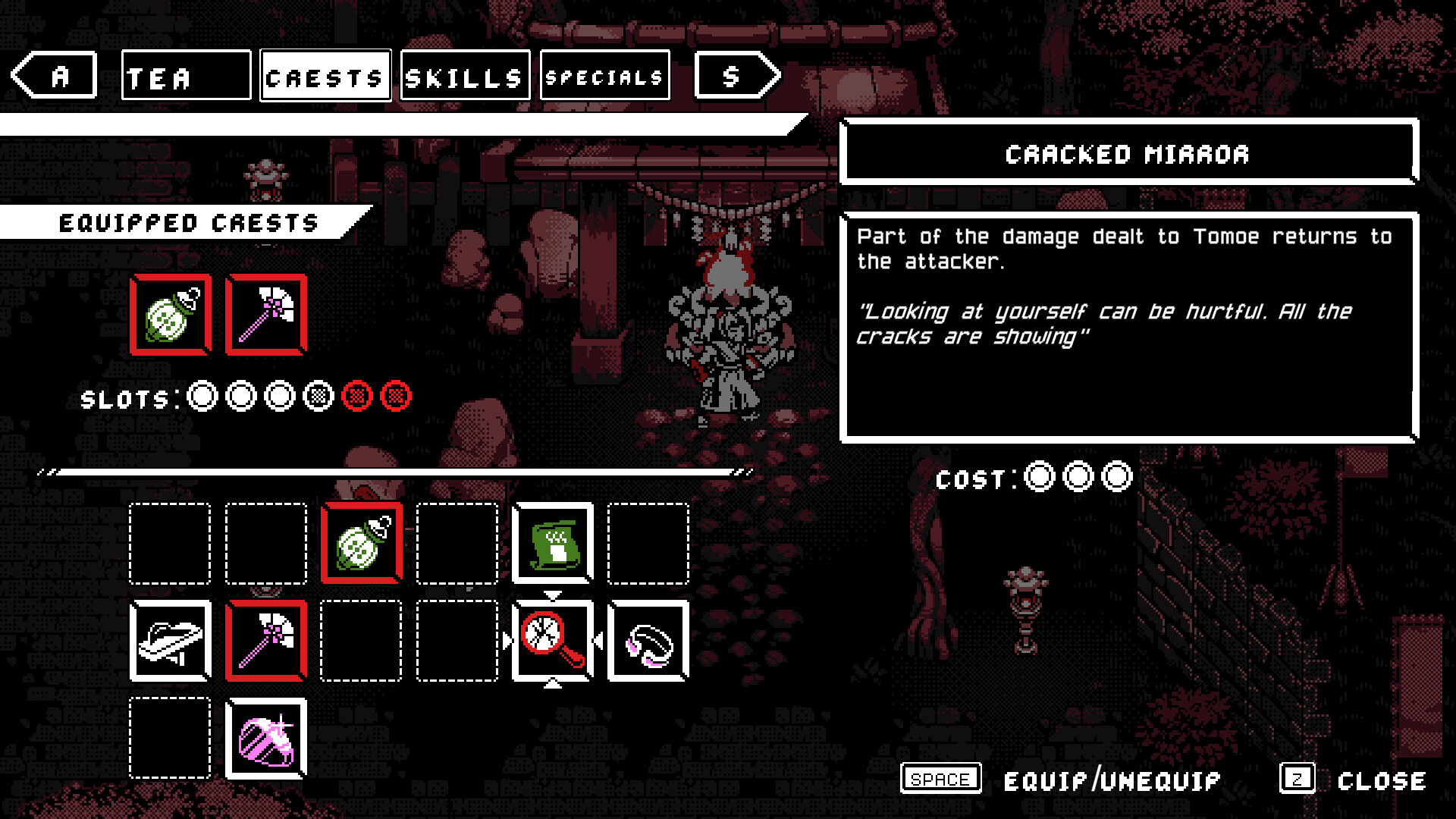Screen dimensions: 1456x819
Task: Select the tea scroll crest
Action: [x=552, y=544]
